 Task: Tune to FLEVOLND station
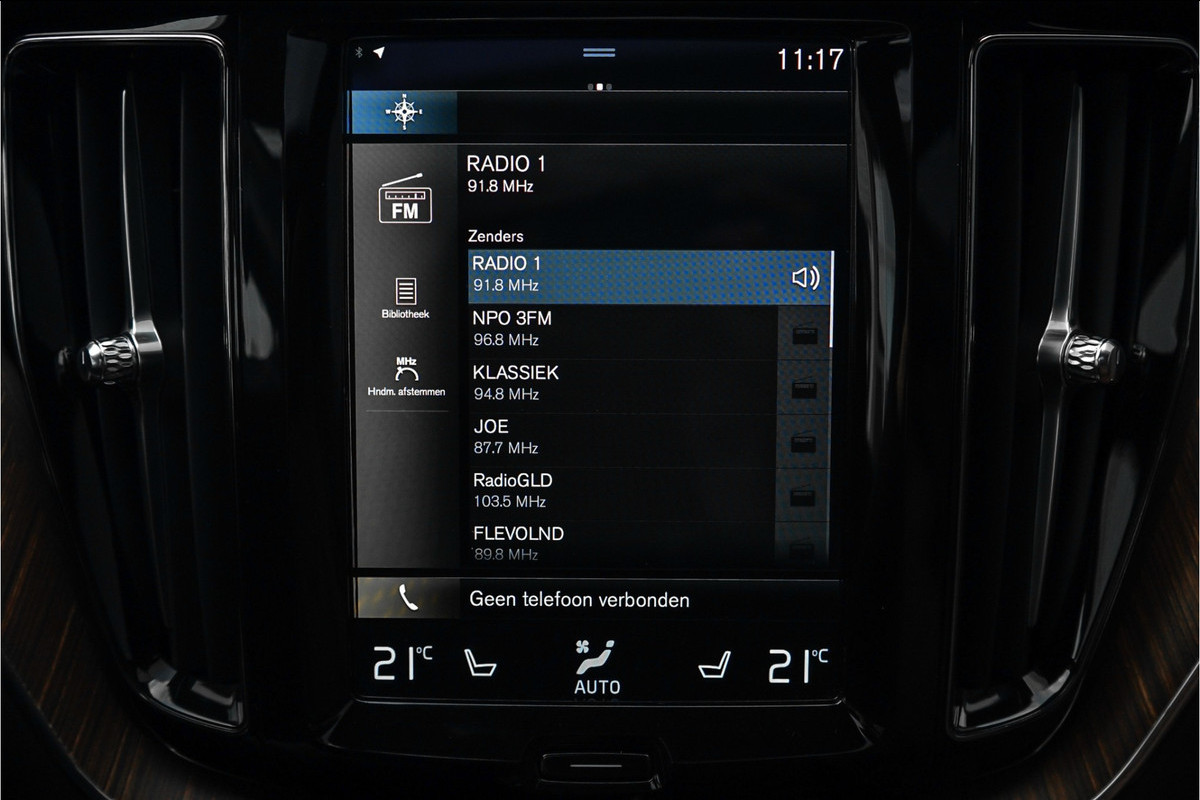pos(620,543)
